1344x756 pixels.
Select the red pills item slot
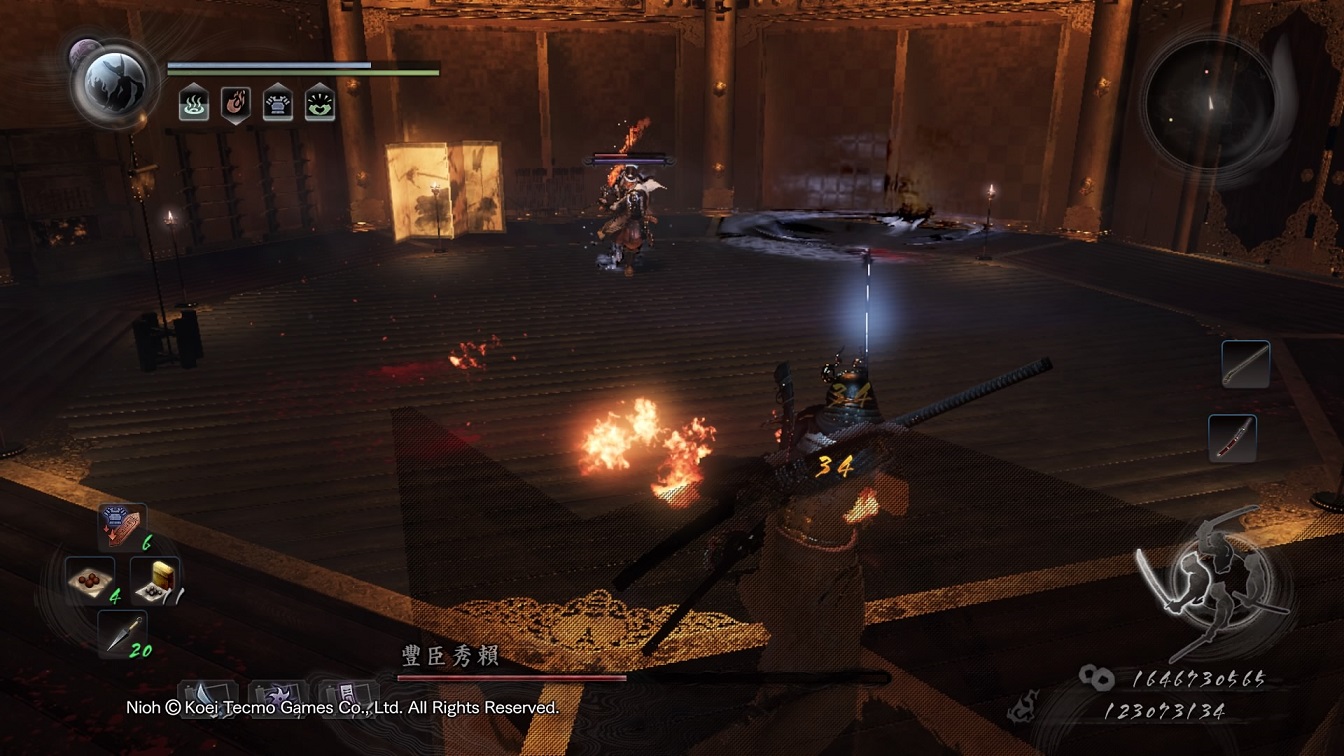(x=90, y=581)
